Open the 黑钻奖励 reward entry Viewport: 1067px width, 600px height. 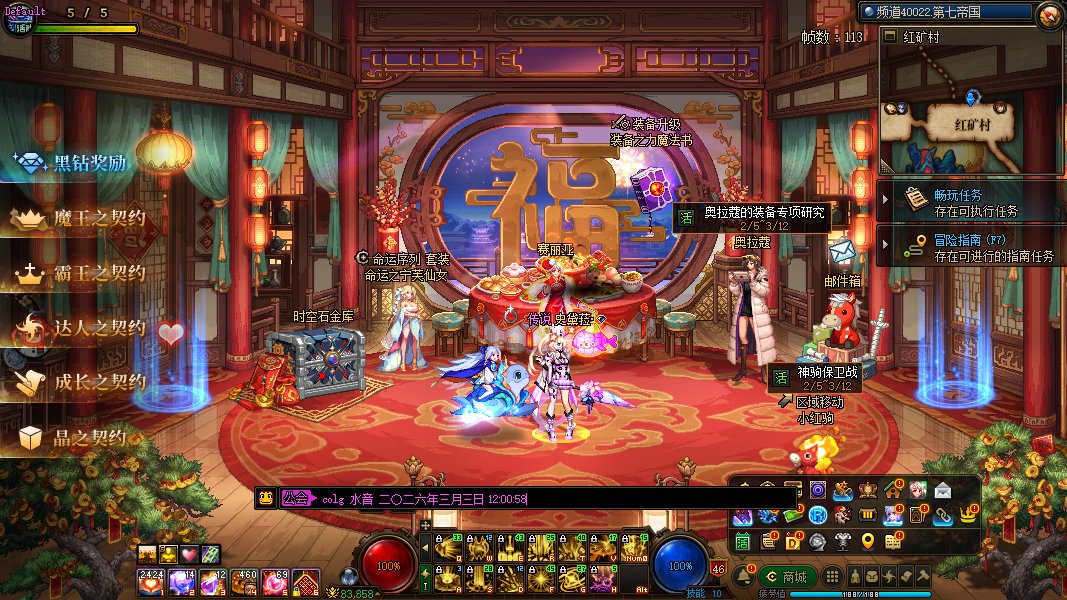pos(75,162)
